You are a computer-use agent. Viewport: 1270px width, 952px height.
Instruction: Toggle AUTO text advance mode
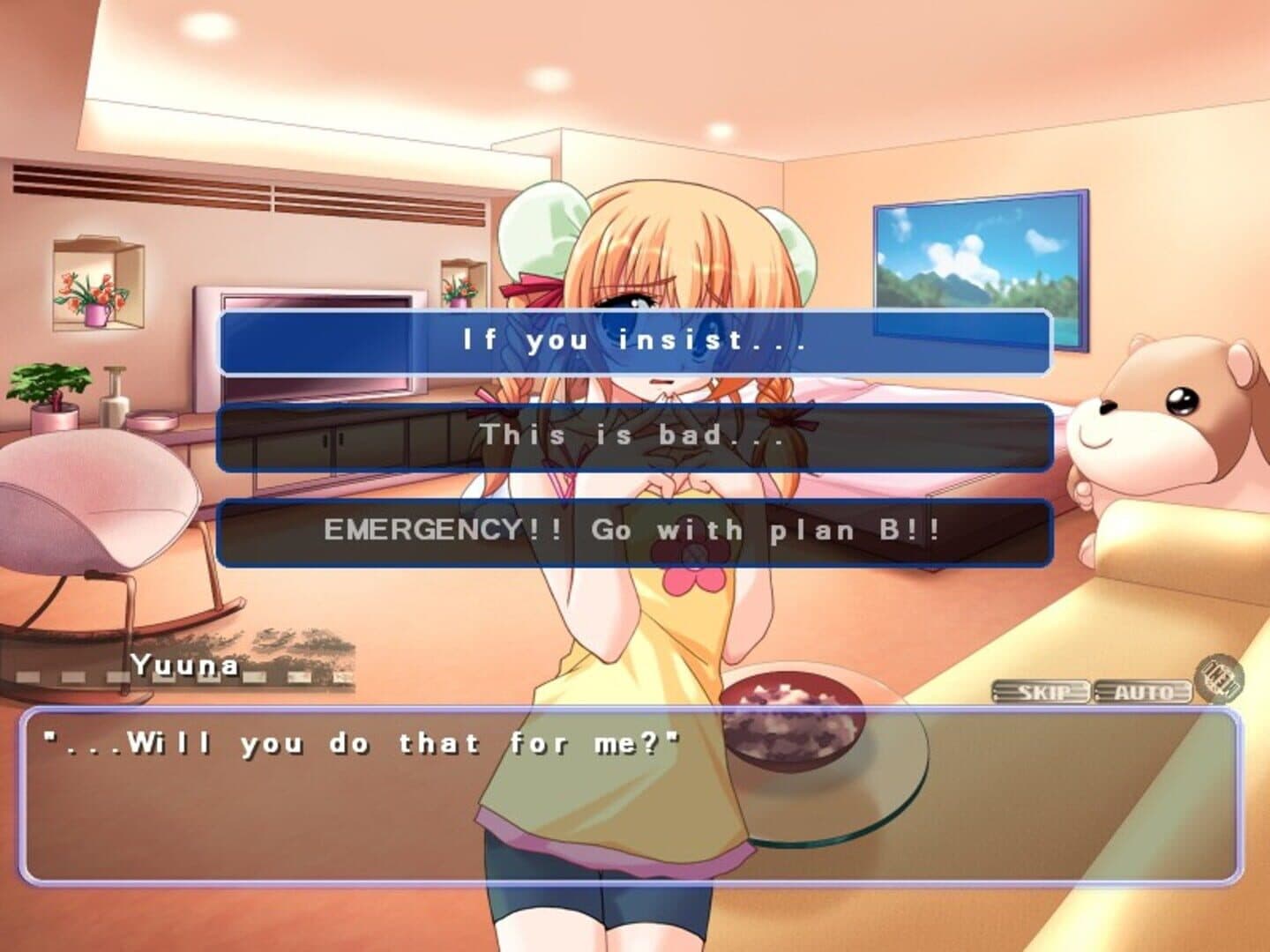tap(1143, 692)
